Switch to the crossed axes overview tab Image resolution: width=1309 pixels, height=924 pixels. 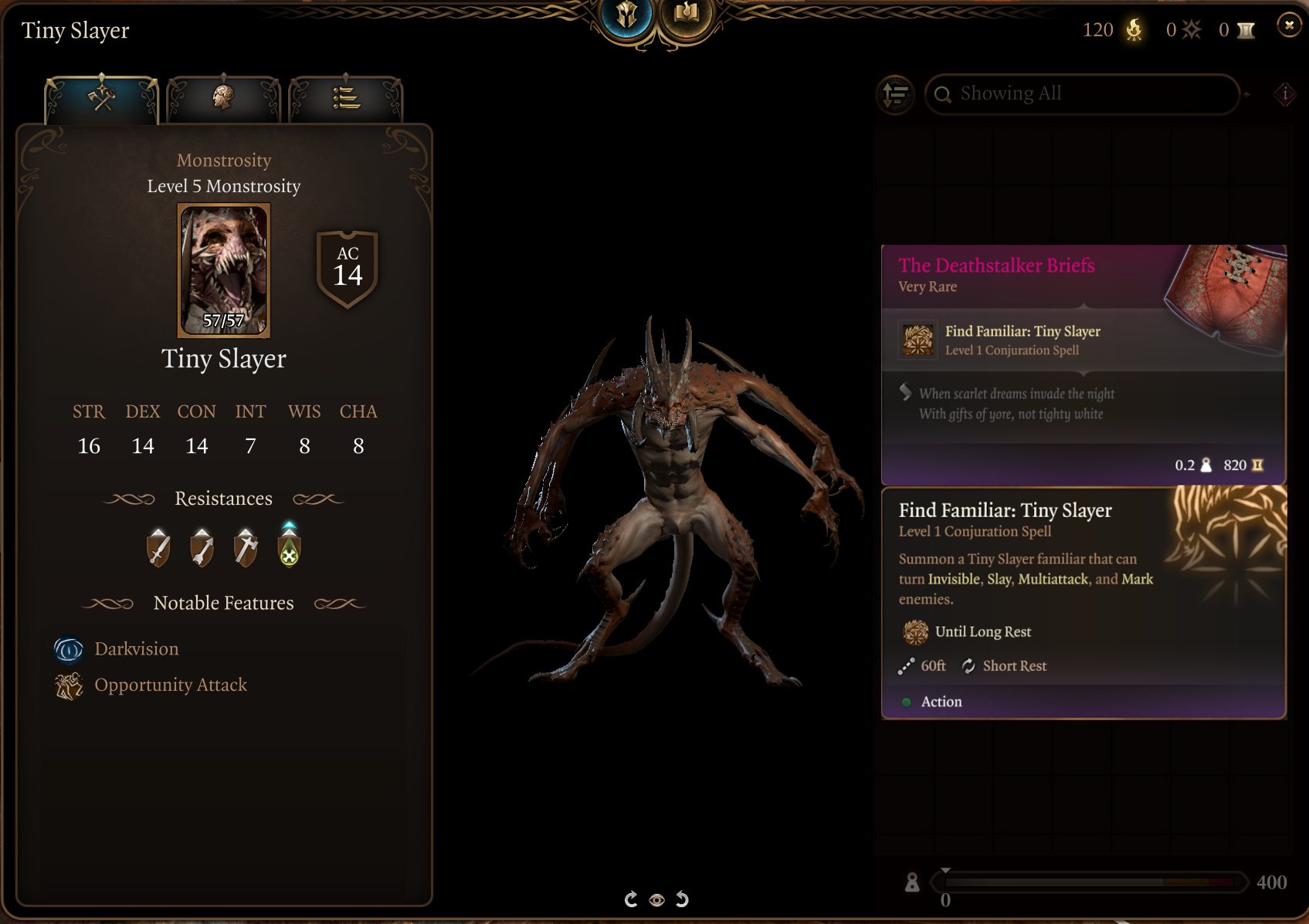click(x=102, y=99)
